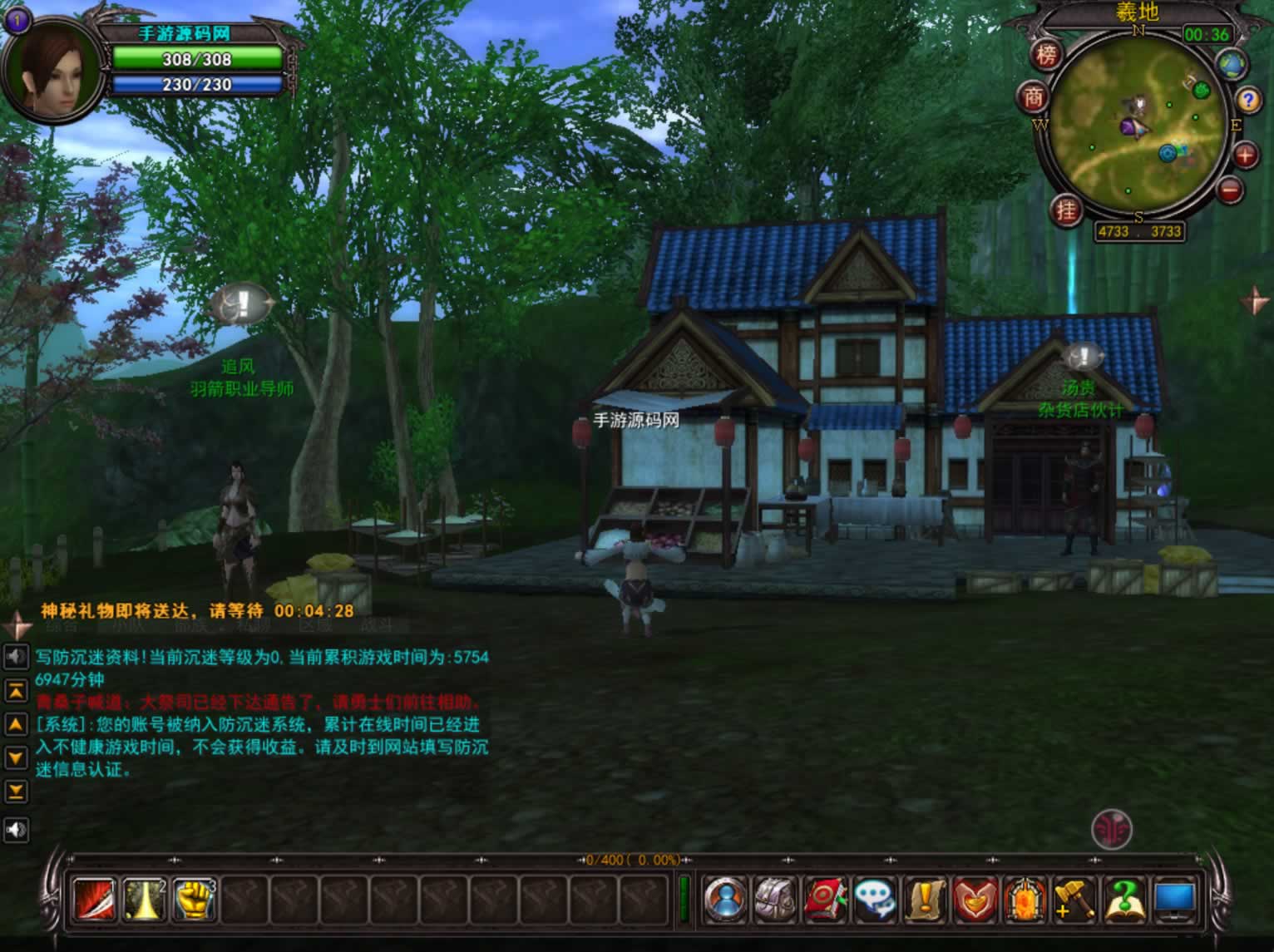The height and width of the screenshot is (952, 1274).
Task: Zoom in the minimap with plus button
Action: click(x=1245, y=155)
